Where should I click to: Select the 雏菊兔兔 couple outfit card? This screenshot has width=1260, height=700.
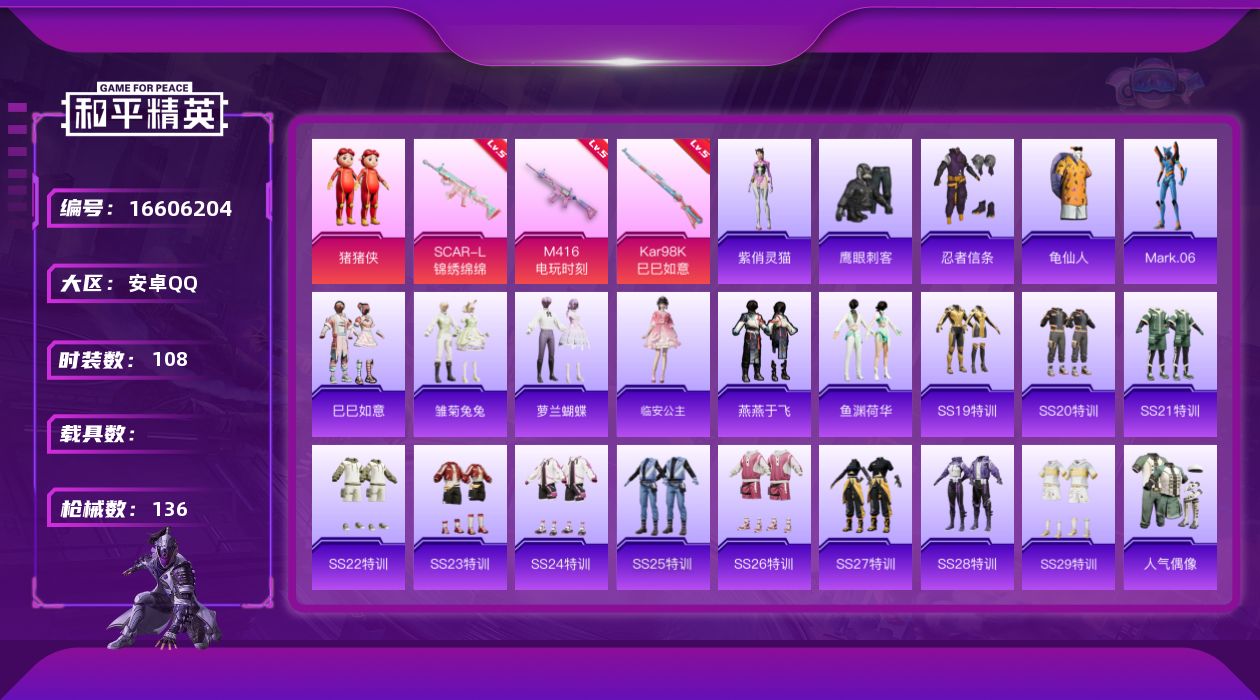(460, 364)
